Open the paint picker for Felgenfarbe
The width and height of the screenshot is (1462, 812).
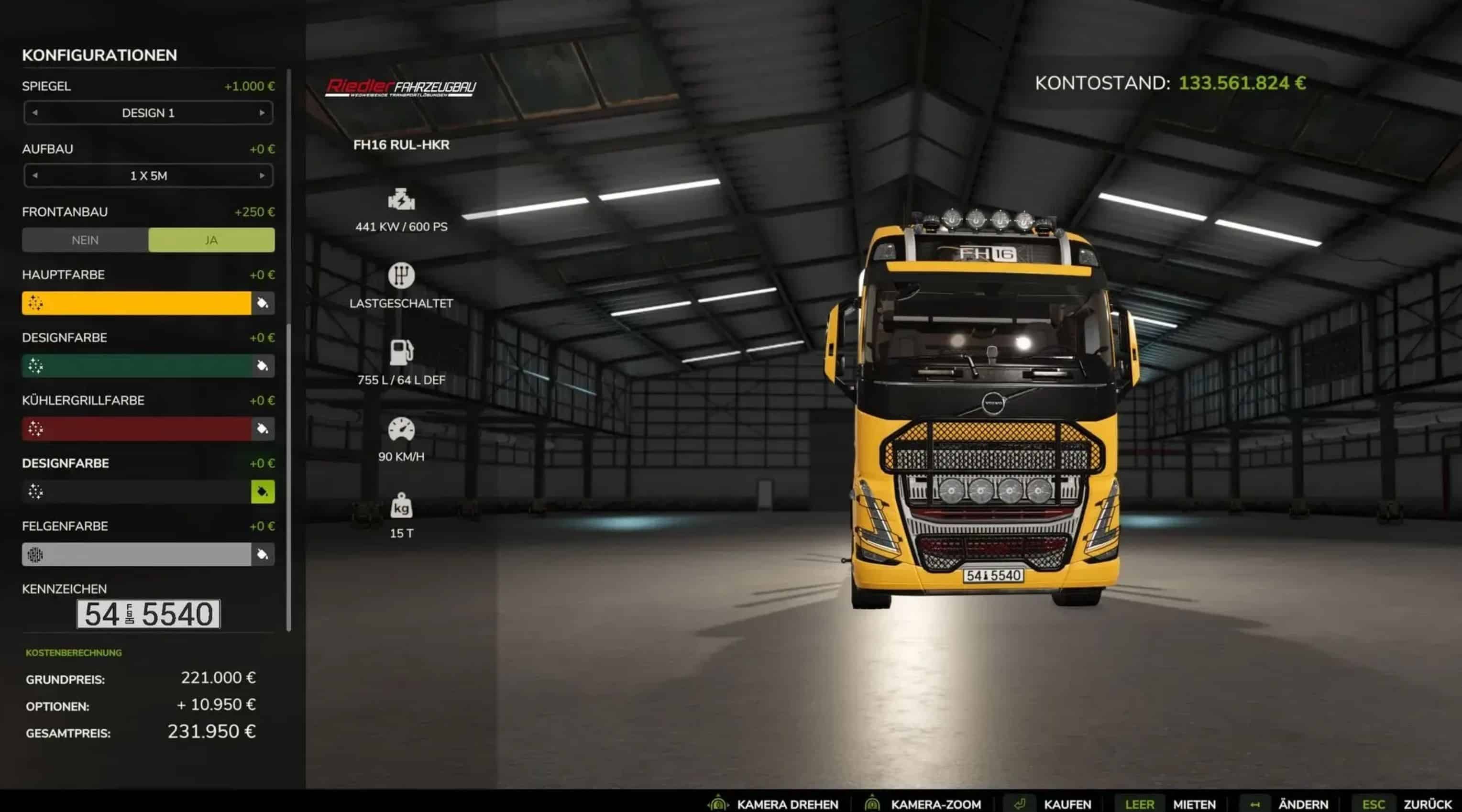point(263,554)
